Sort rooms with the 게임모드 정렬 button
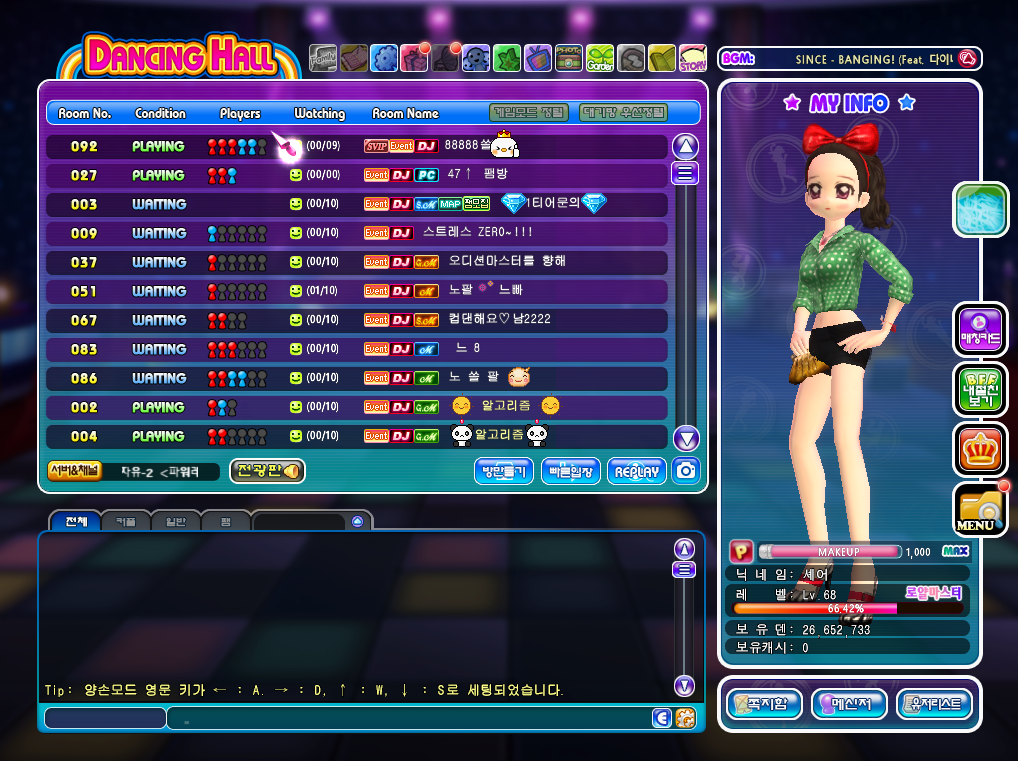This screenshot has width=1018, height=761. point(530,113)
